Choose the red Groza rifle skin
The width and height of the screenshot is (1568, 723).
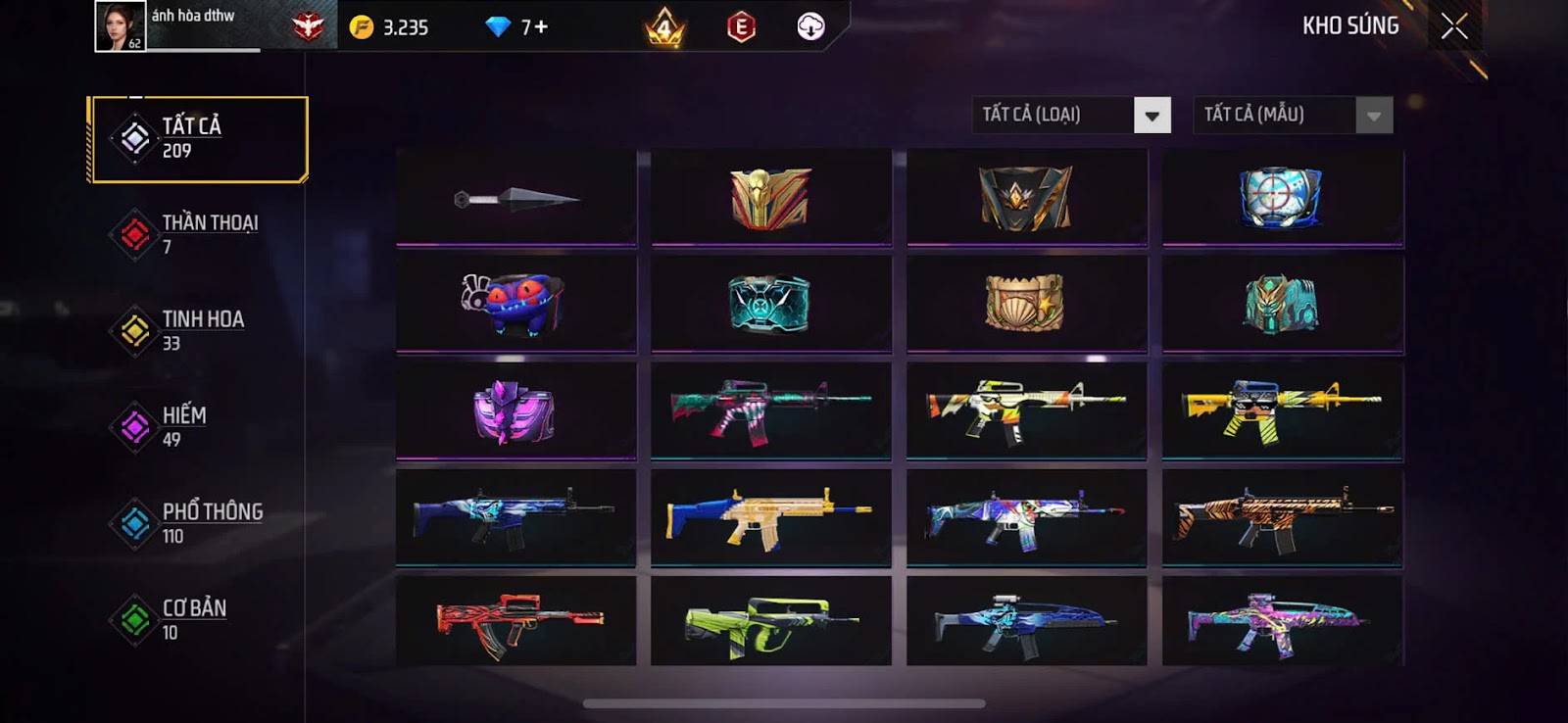coord(516,622)
